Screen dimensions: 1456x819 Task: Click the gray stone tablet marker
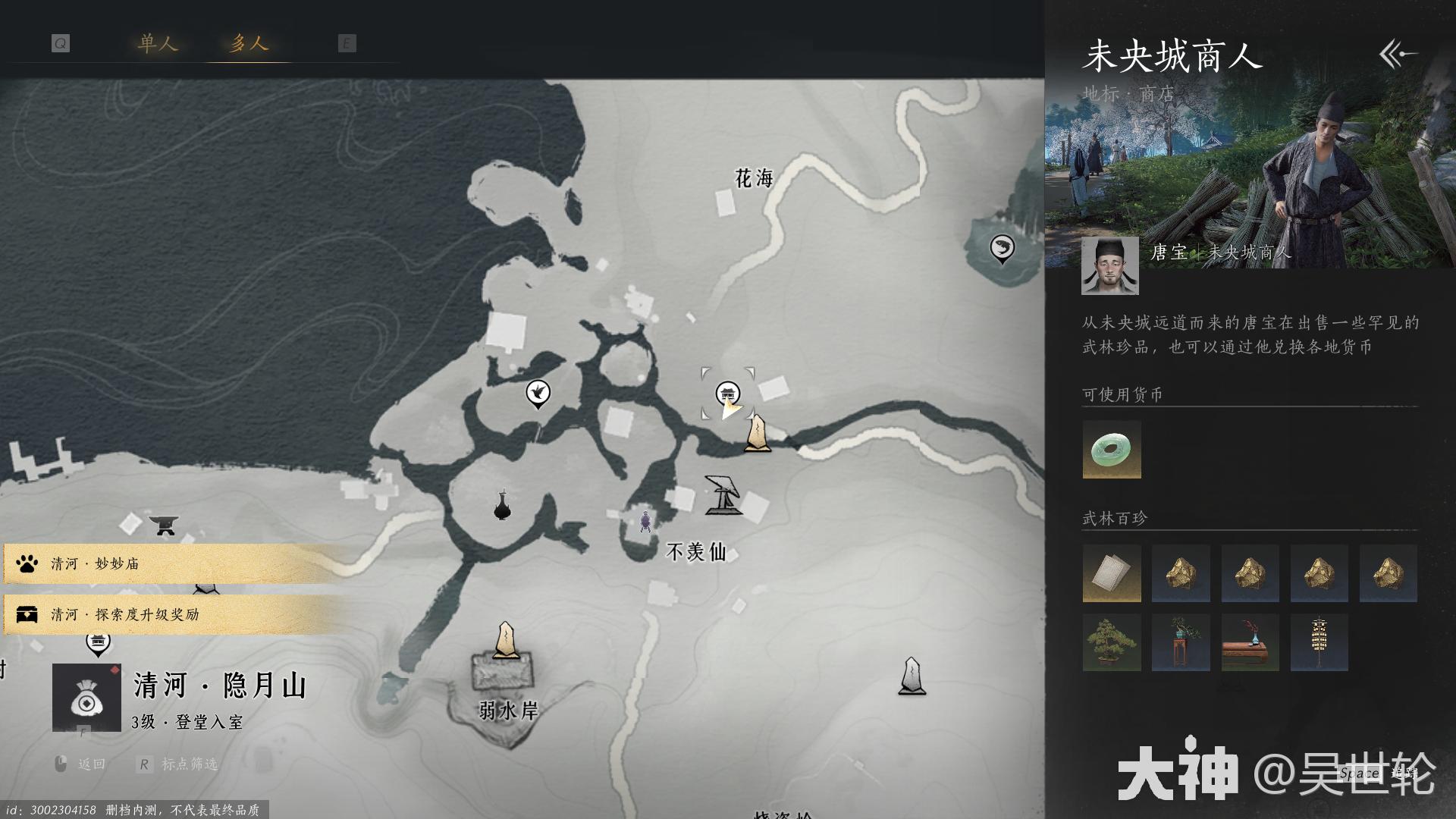(x=912, y=676)
